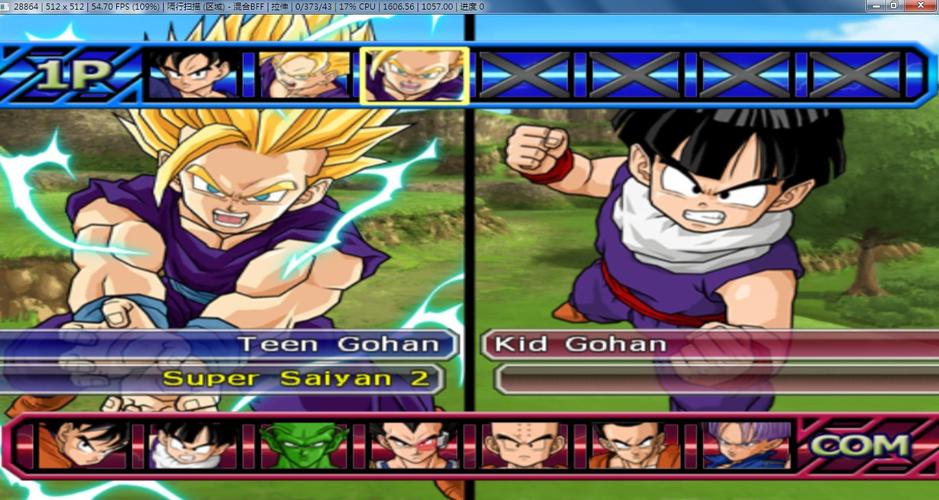The height and width of the screenshot is (500, 939).
Task: Select Vegeta with the red scouter
Action: click(x=413, y=444)
